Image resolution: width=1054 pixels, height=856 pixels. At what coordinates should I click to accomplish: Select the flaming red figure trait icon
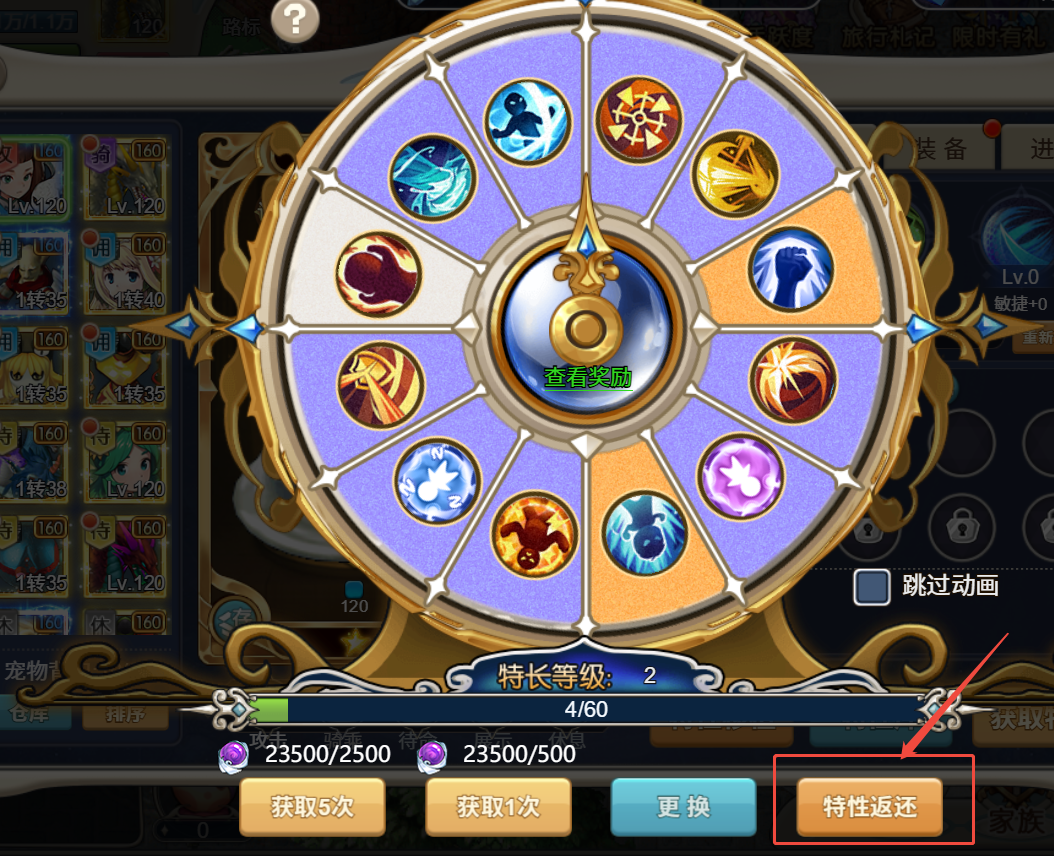[x=535, y=532]
